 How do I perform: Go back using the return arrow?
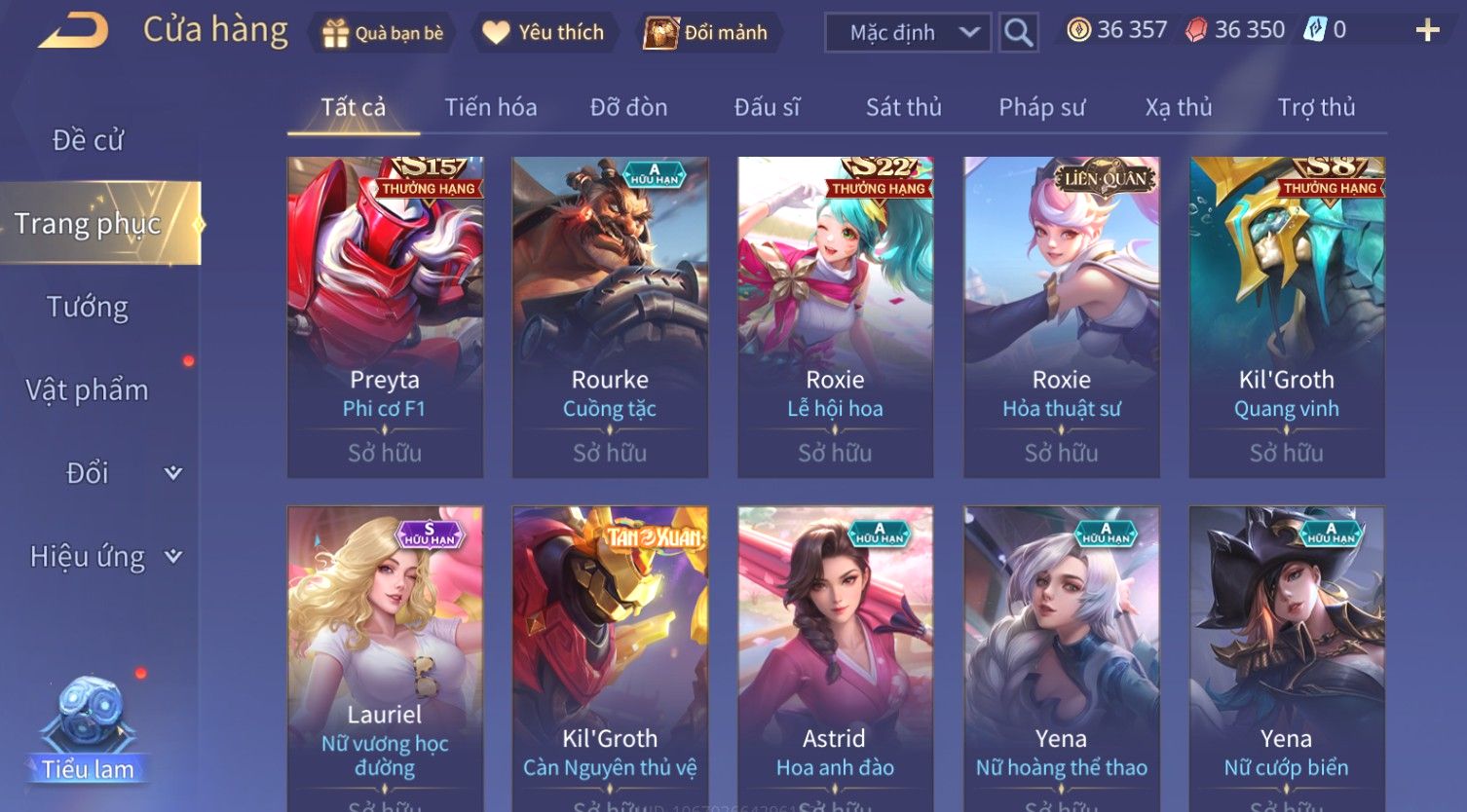pos(73,30)
